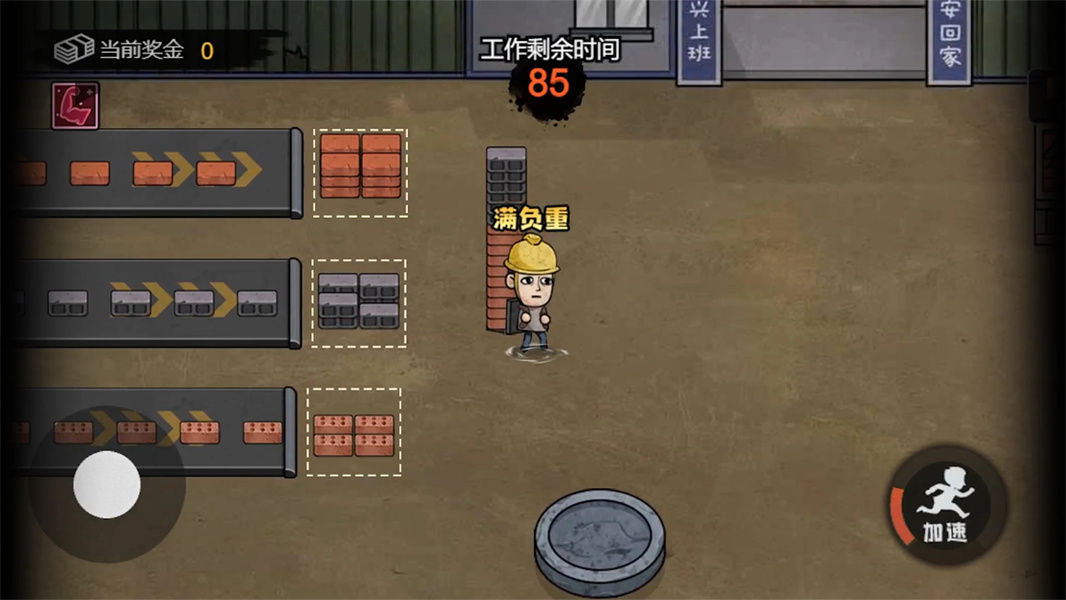The height and width of the screenshot is (600, 1066).
Task: Tap the virtual joystick knob
Action: [x=107, y=484]
